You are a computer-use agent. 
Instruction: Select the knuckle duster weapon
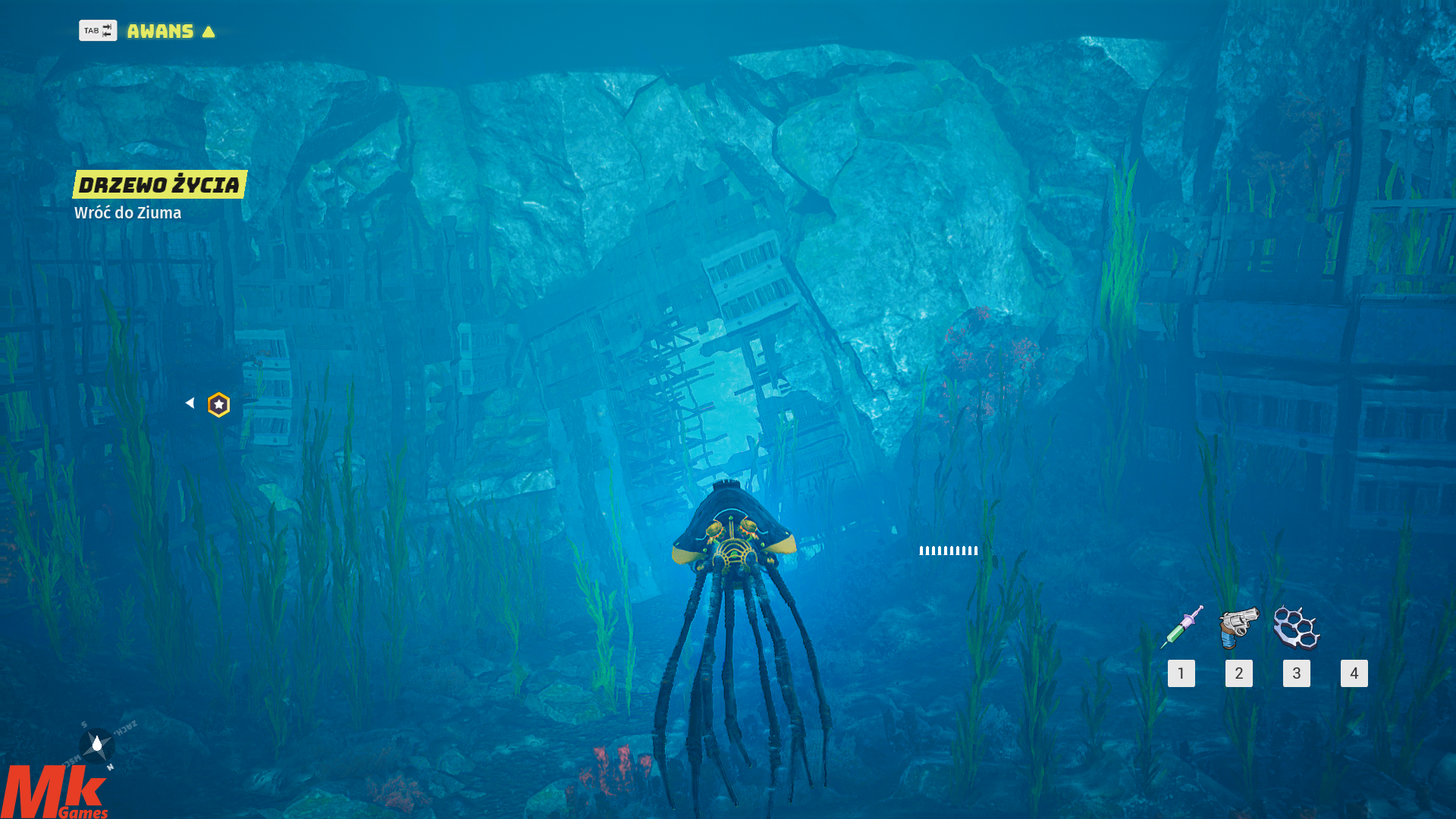pos(1297,627)
